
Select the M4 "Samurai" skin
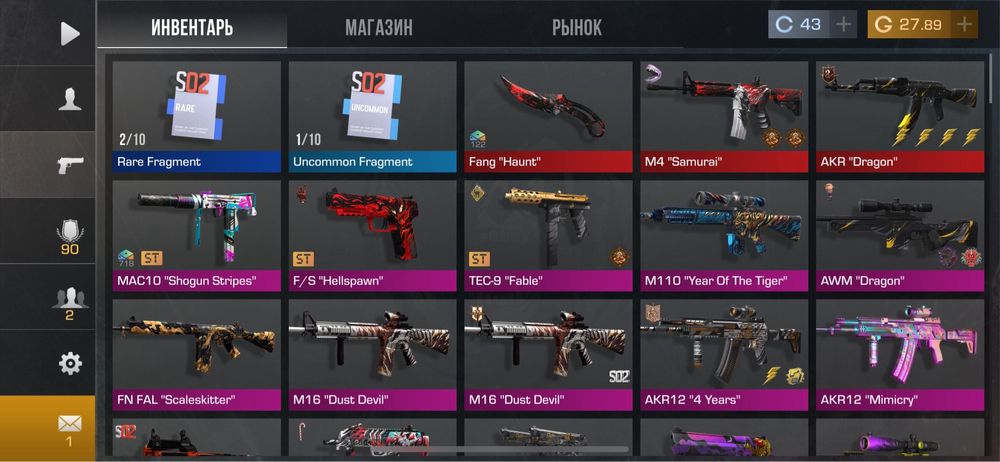click(x=724, y=117)
